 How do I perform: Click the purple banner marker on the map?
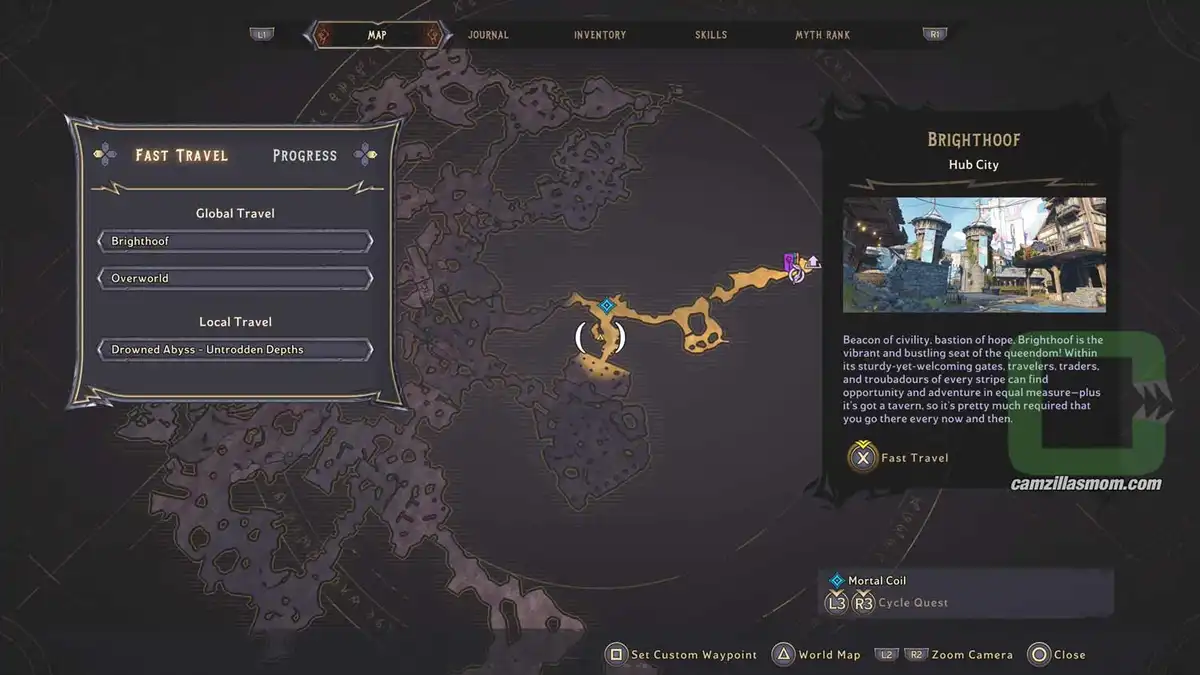790,262
